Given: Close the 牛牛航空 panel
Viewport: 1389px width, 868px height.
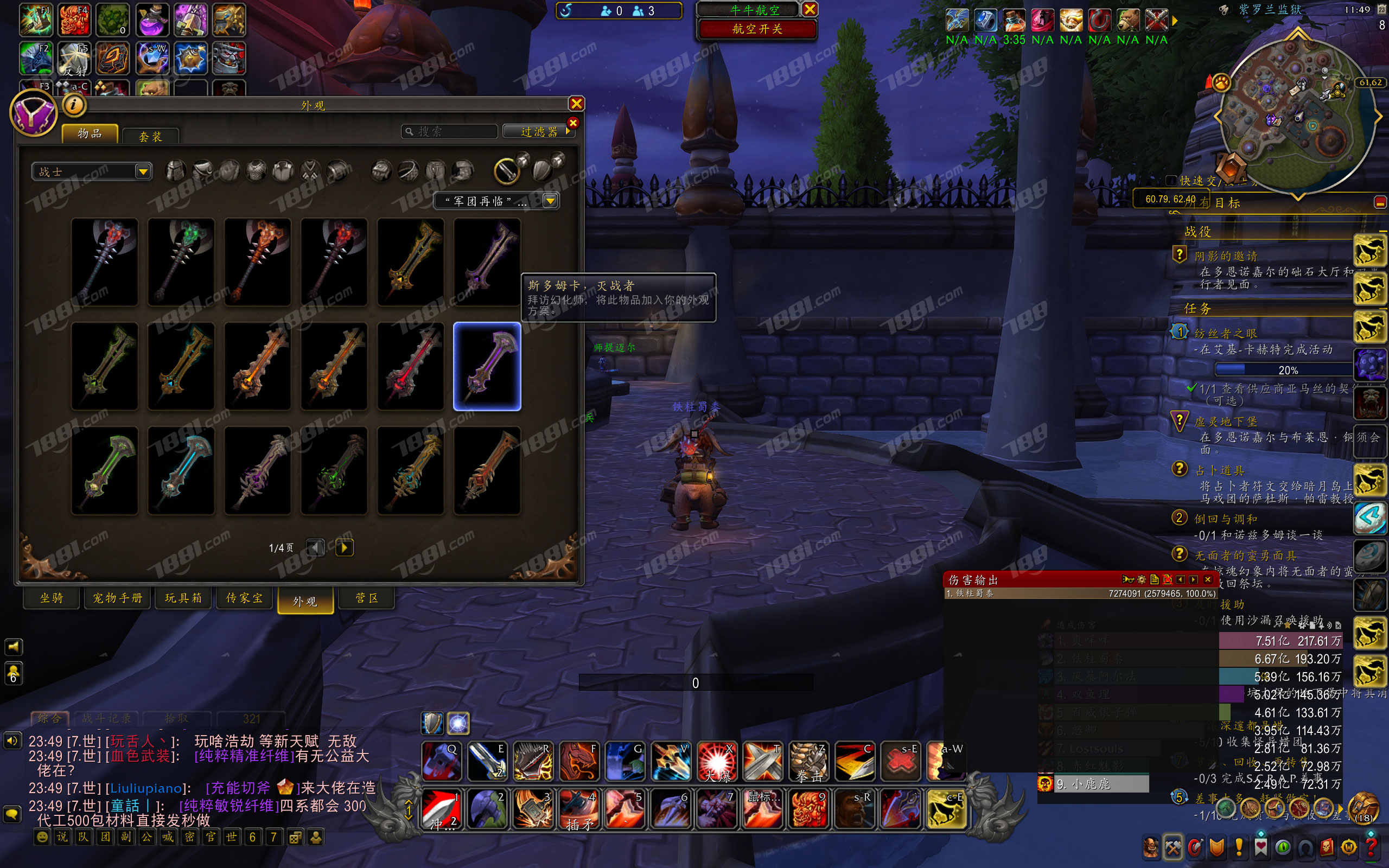Looking at the screenshot, I should tap(810, 9).
